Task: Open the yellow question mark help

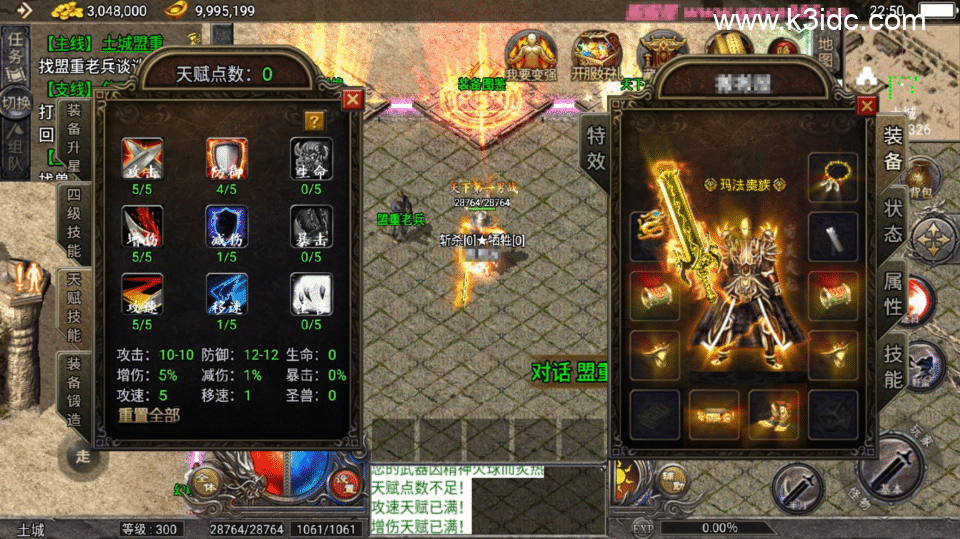Action: [x=314, y=121]
